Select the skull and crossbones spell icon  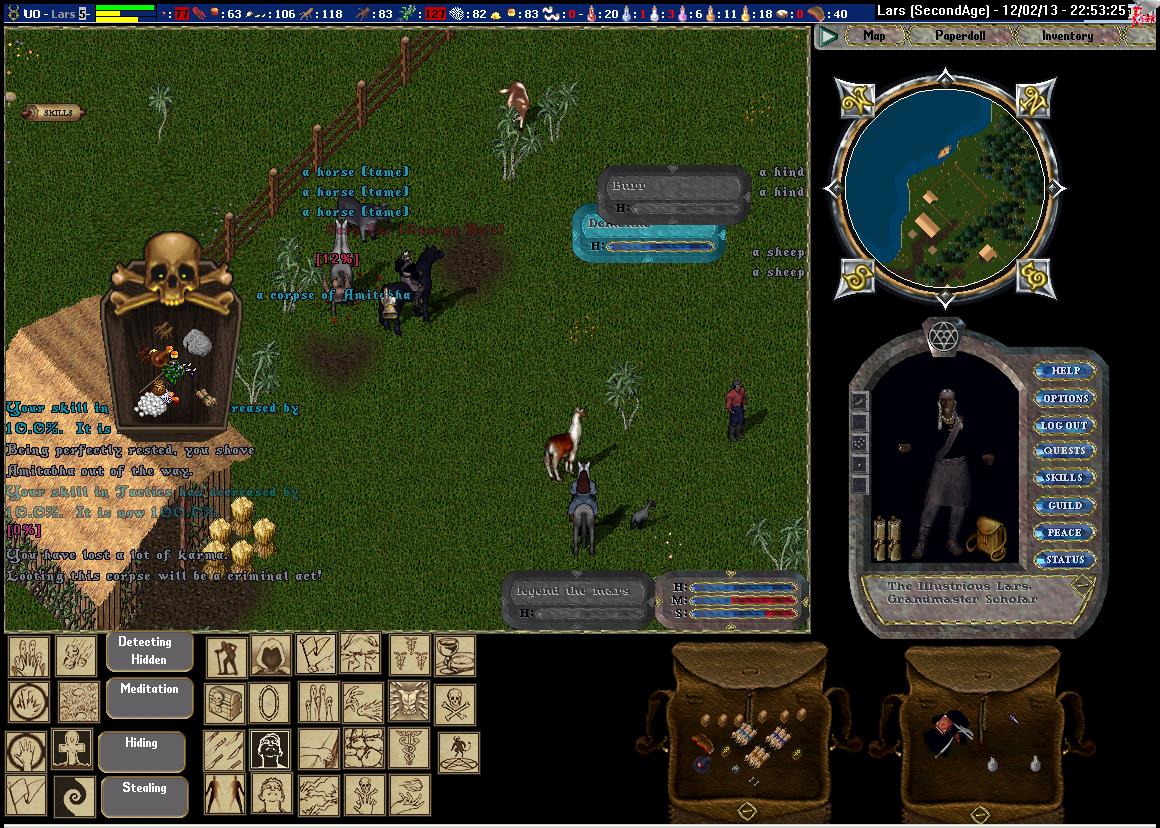(454, 702)
